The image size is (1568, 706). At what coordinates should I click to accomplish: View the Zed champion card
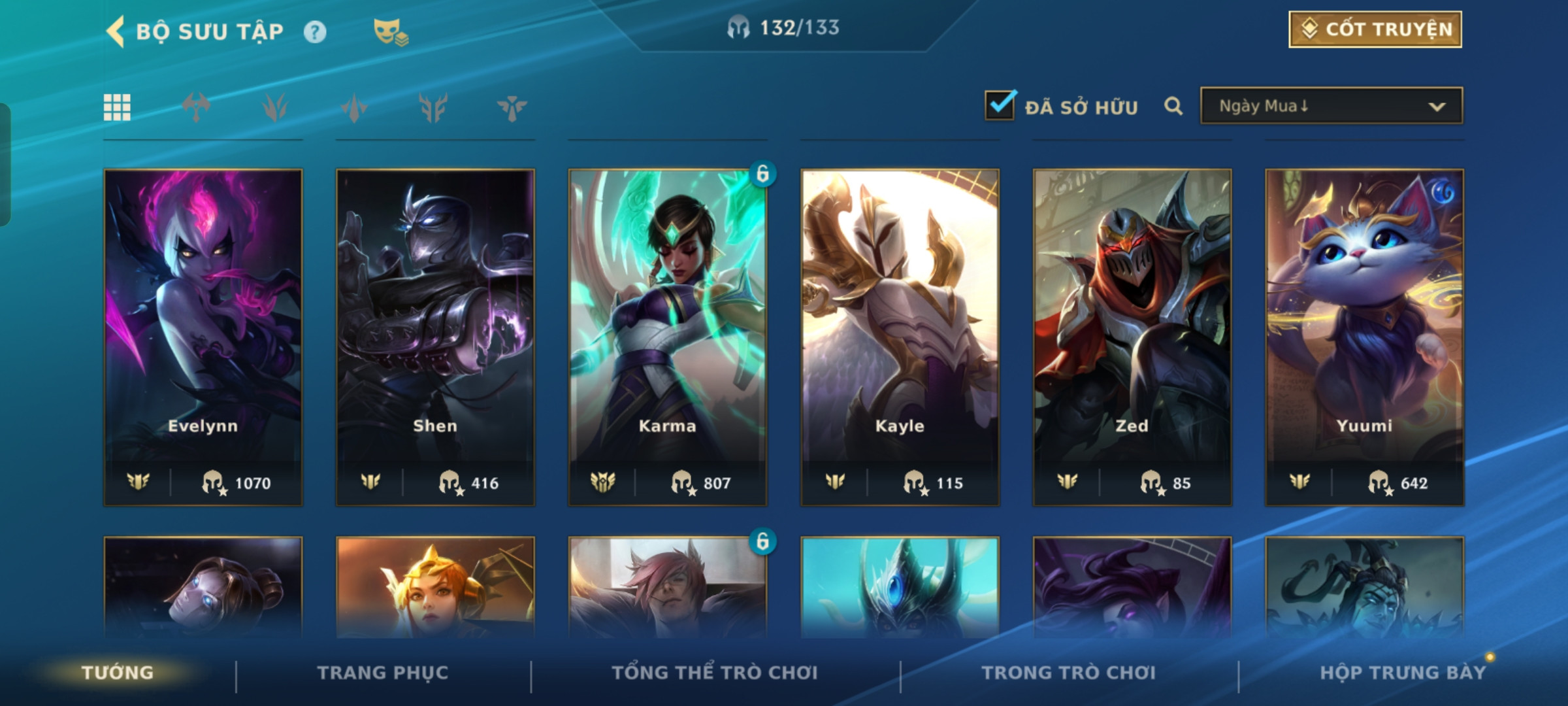[x=1132, y=337]
